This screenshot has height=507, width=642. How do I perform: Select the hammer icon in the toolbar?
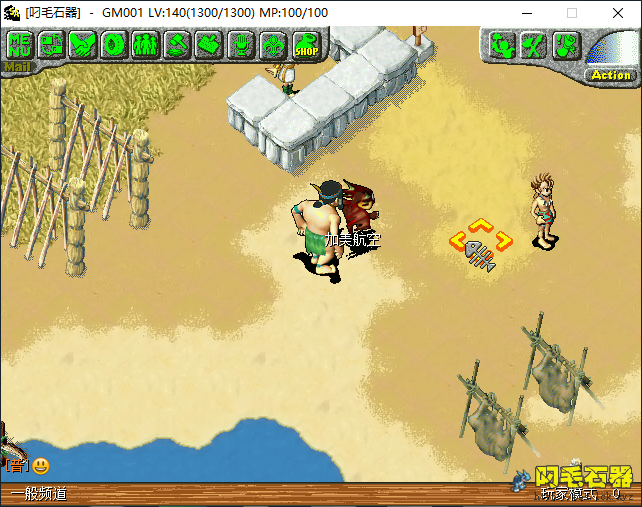pyautogui.click(x=178, y=44)
